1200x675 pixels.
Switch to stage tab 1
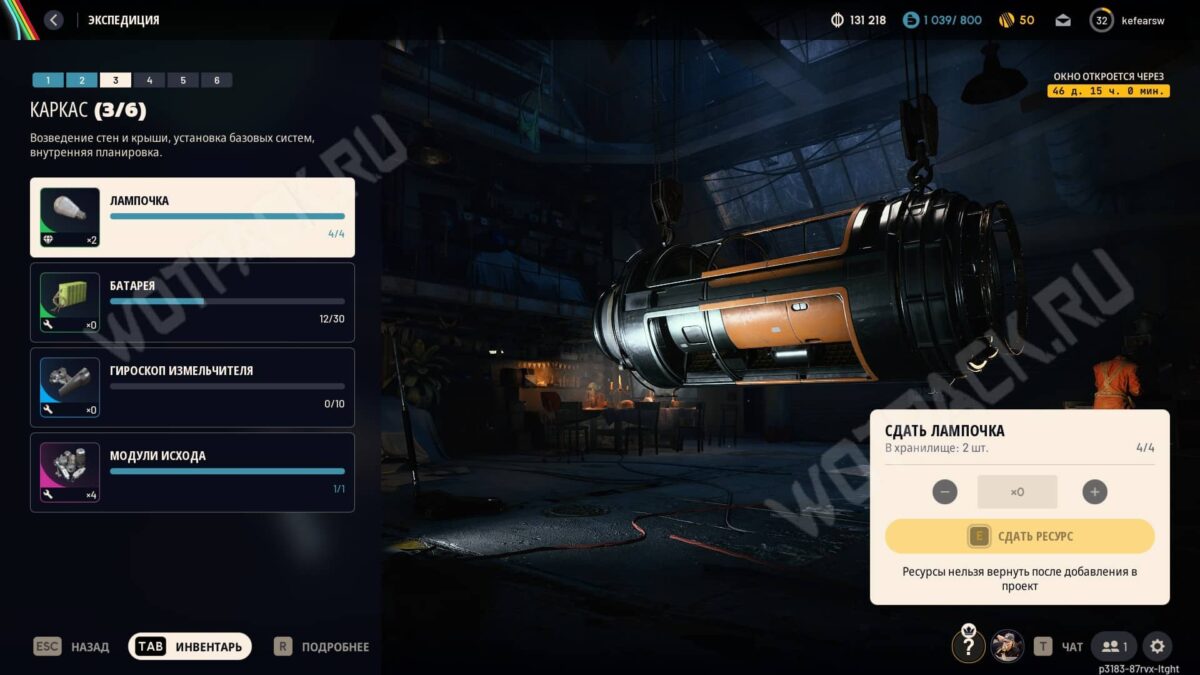48,80
